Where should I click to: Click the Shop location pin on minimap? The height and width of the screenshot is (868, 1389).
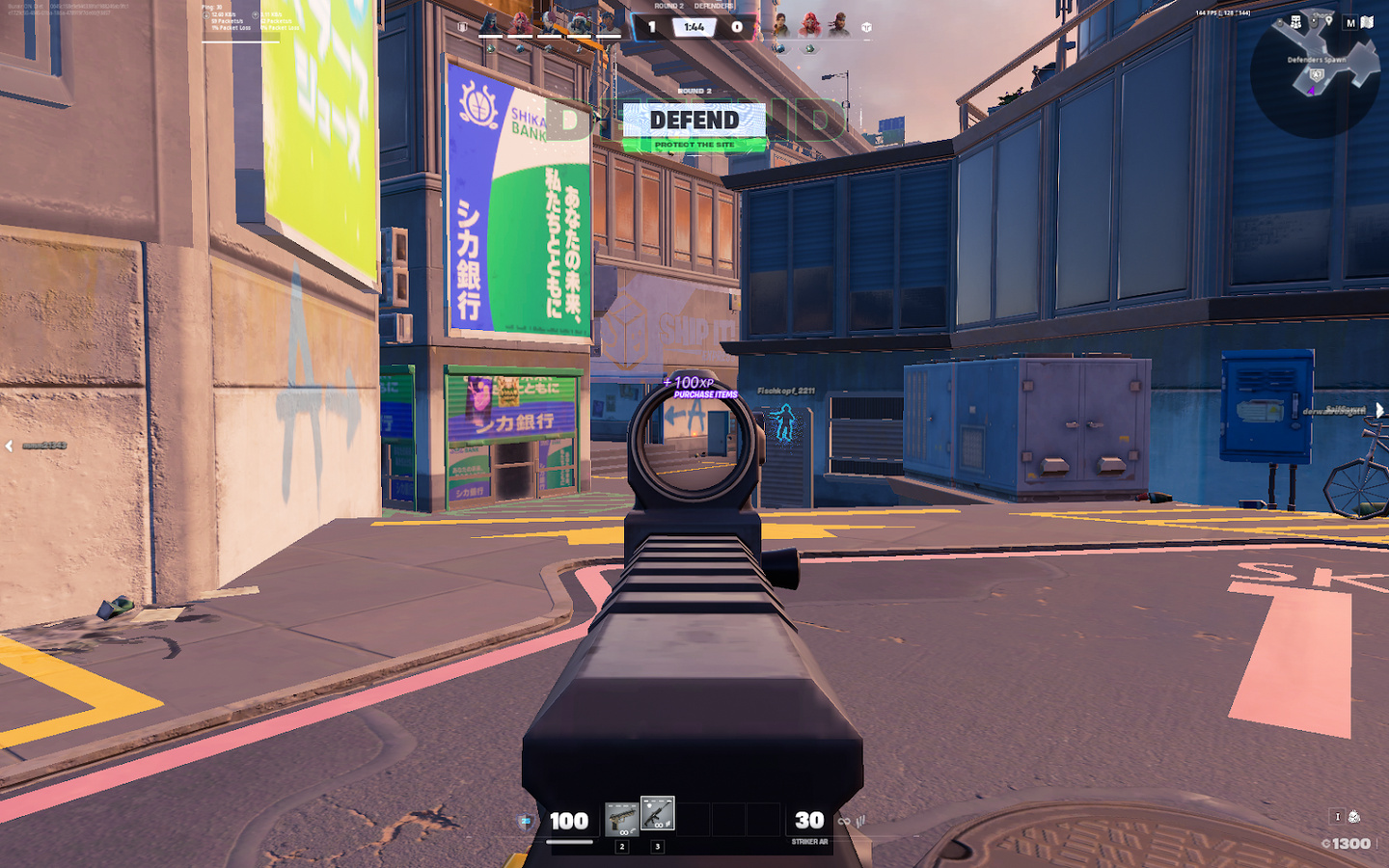point(1329,19)
